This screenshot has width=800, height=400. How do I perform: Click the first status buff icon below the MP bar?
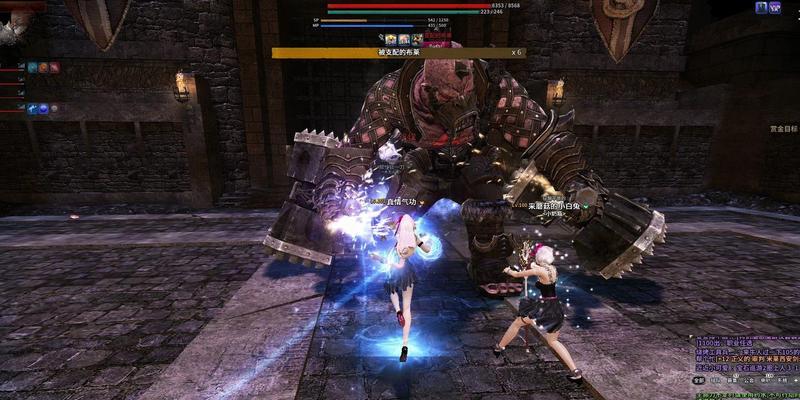[x=391, y=39]
